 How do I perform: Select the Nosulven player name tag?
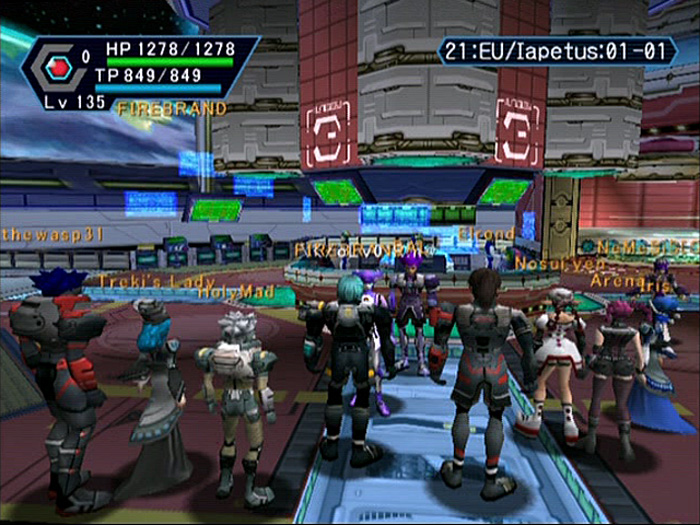(x=548, y=263)
